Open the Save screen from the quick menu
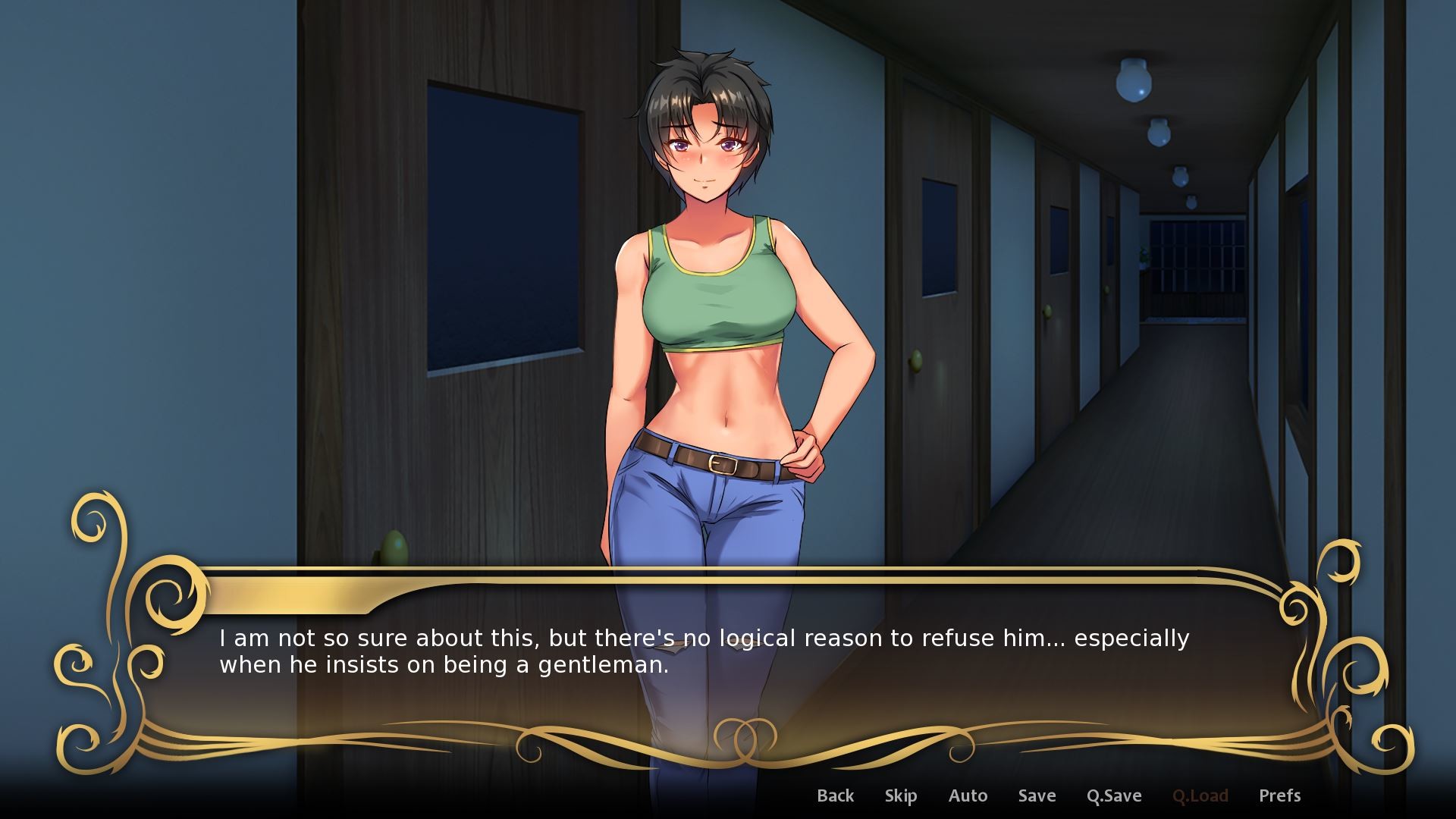 1036,795
